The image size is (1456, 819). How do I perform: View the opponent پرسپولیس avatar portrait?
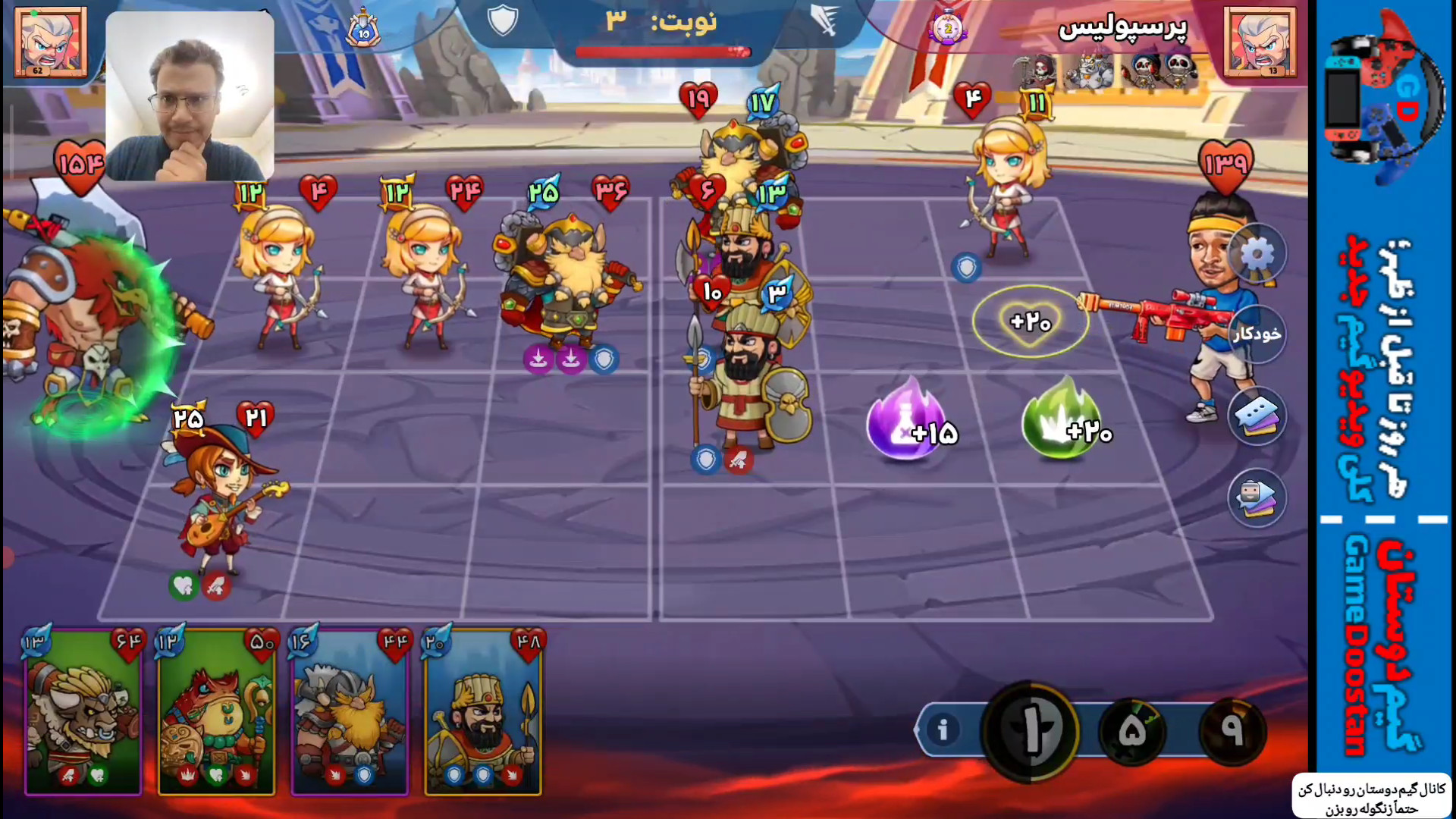click(x=1260, y=42)
